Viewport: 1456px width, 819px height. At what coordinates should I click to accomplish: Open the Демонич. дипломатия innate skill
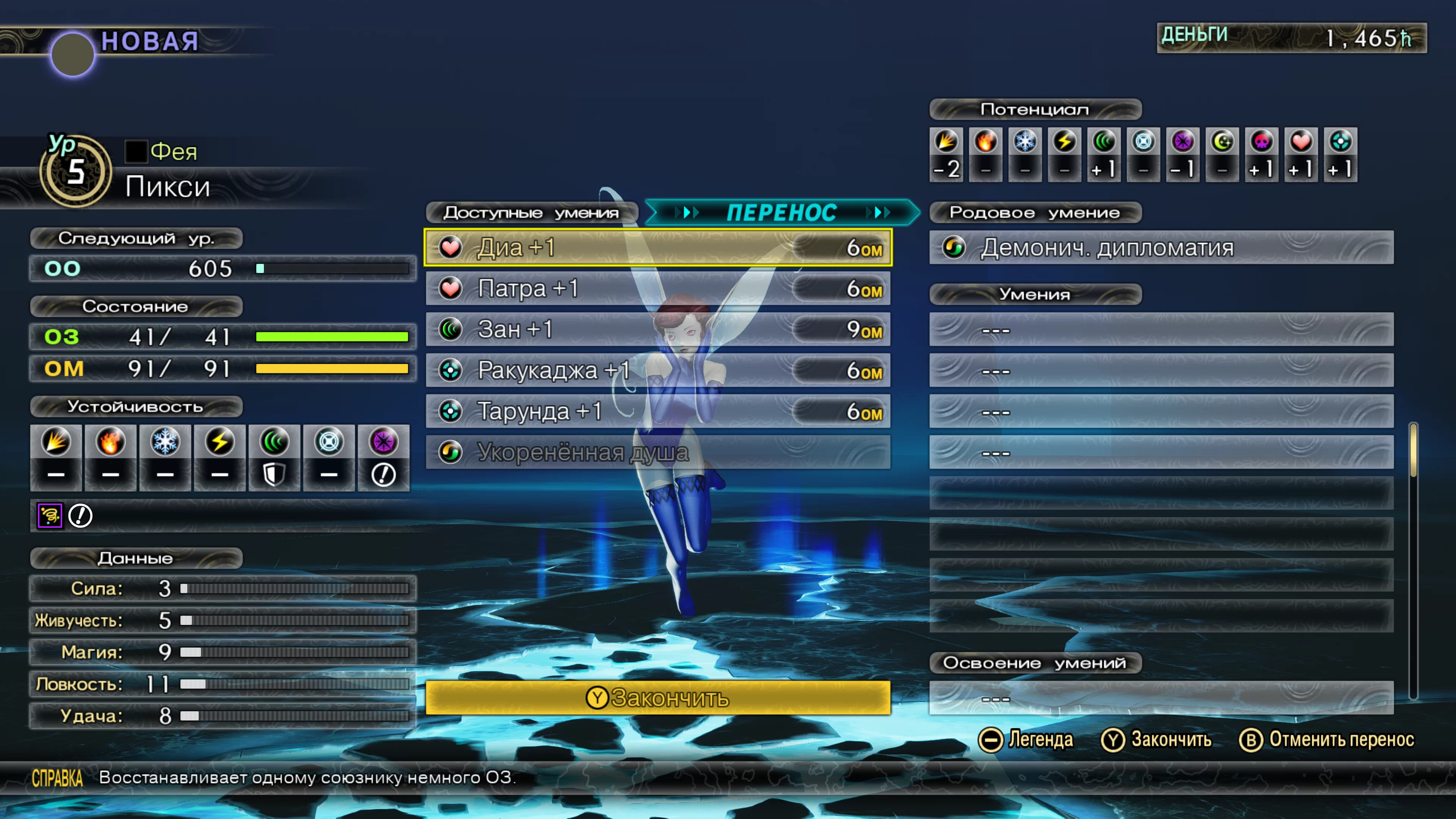click(x=1161, y=248)
